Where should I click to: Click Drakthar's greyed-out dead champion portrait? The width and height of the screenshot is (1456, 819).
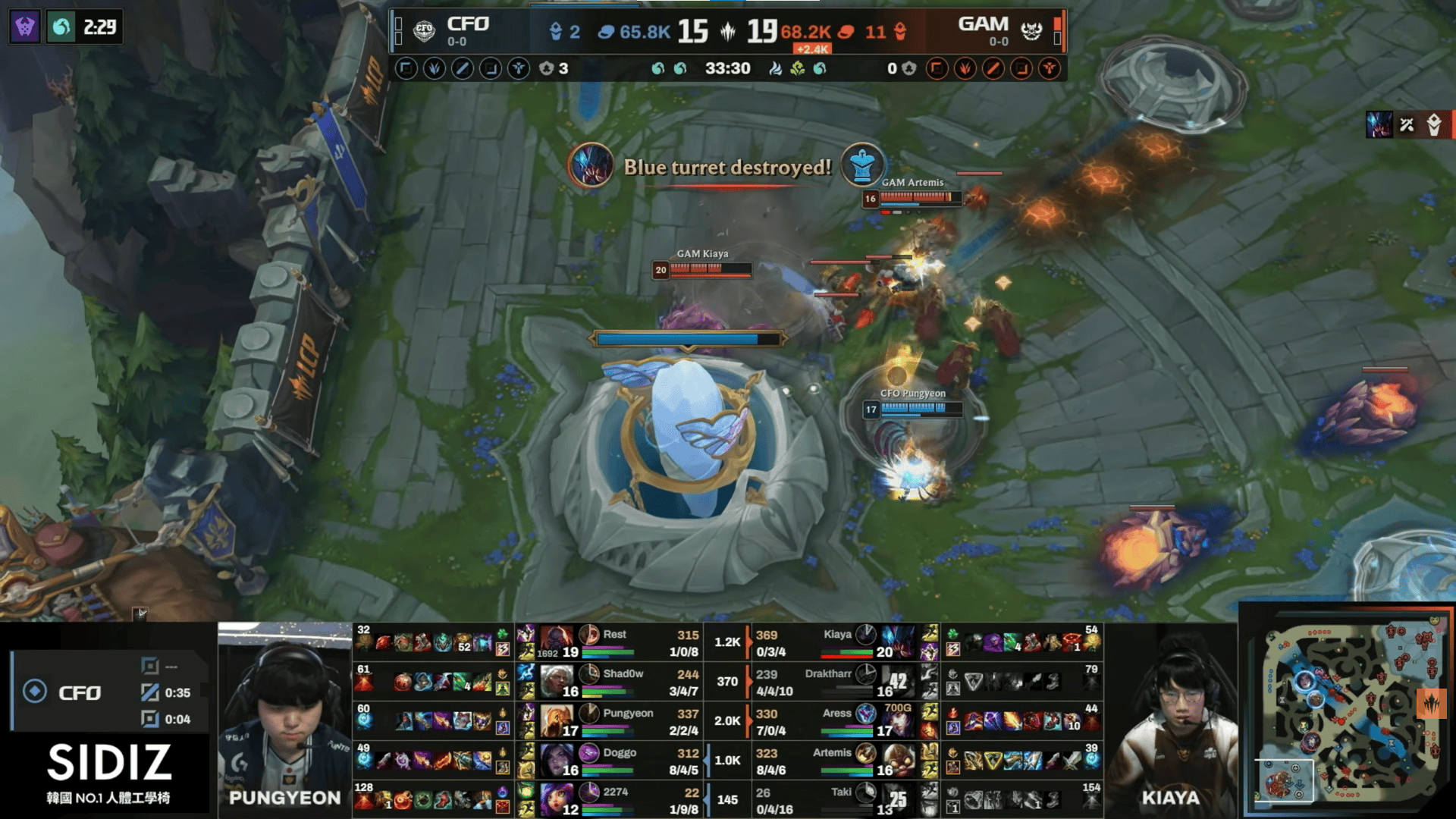click(898, 681)
